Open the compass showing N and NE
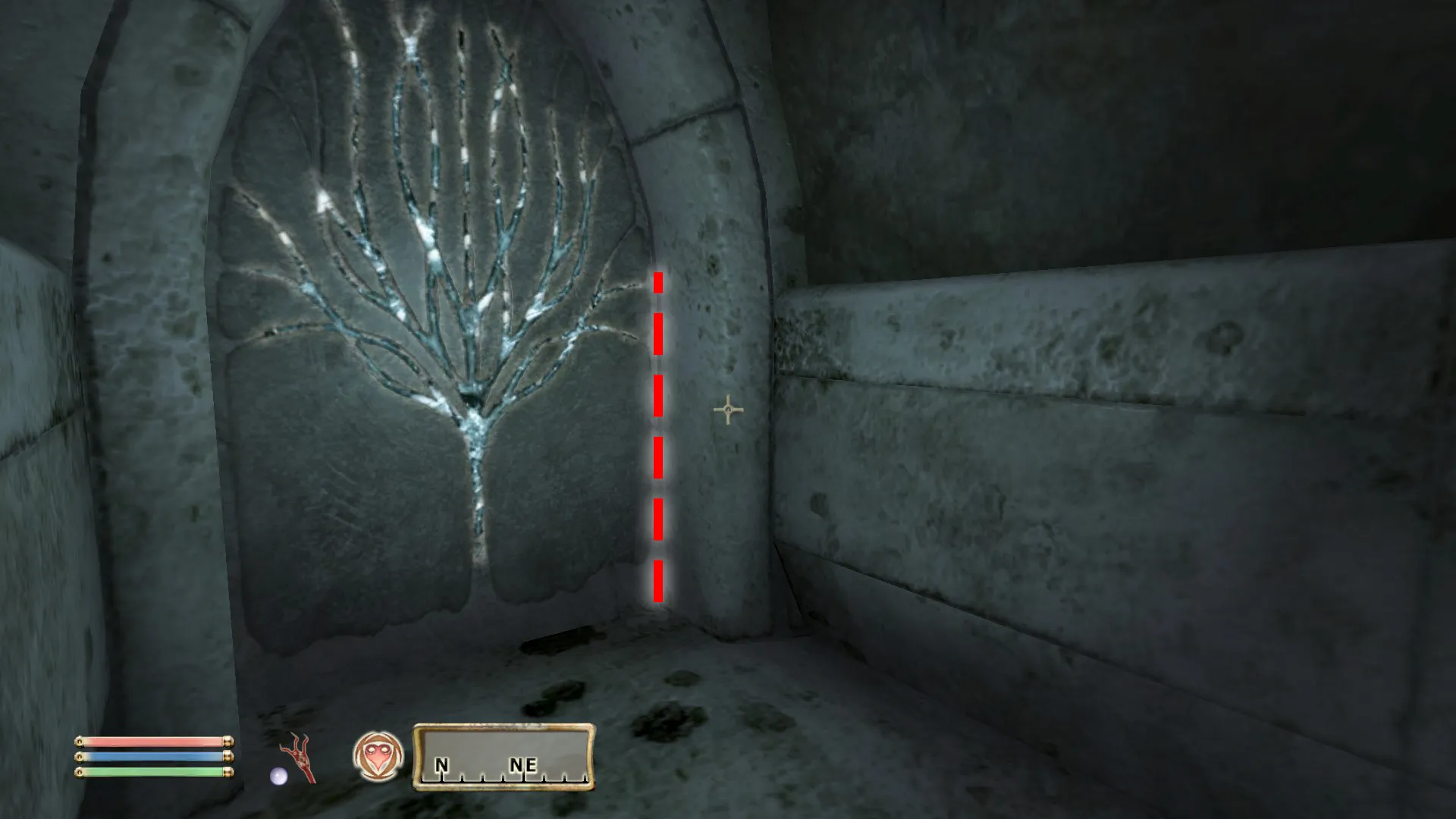Image resolution: width=1456 pixels, height=819 pixels. click(x=504, y=757)
